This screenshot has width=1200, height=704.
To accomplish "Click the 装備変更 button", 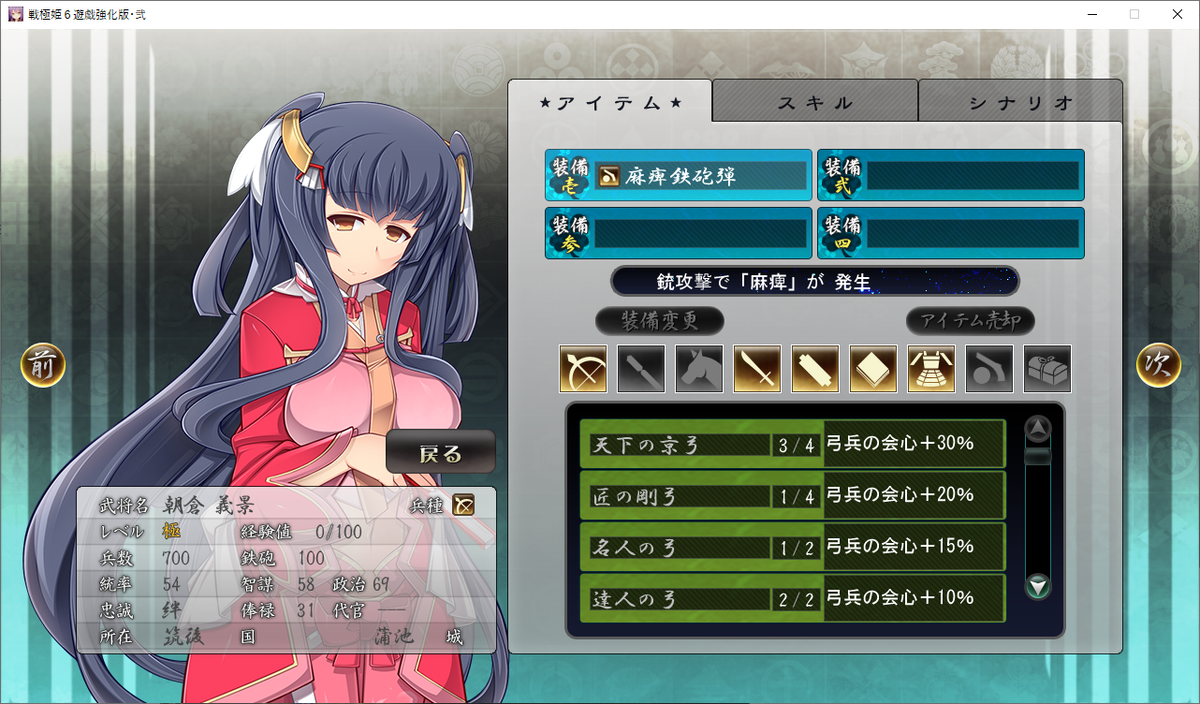I will click(x=659, y=321).
